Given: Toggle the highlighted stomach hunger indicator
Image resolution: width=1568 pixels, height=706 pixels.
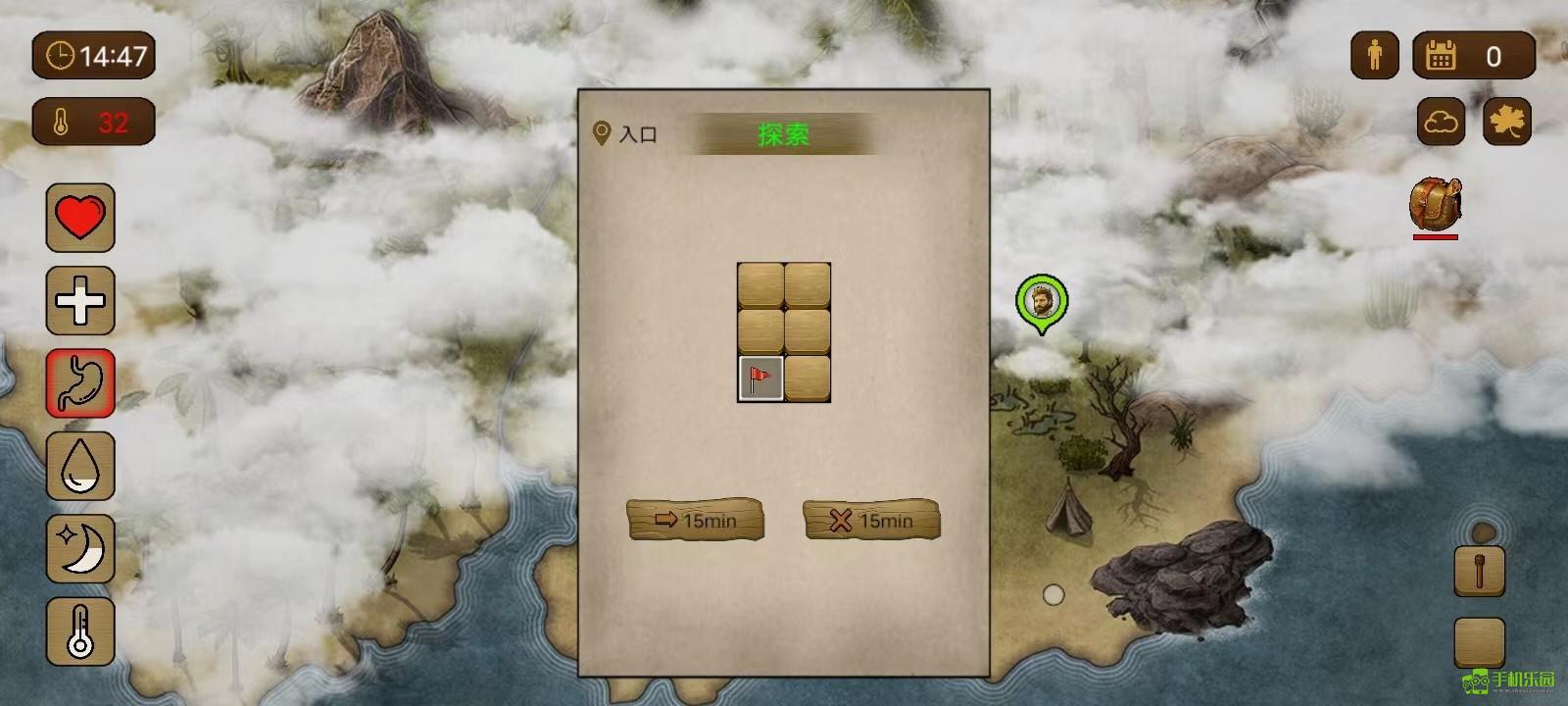Looking at the screenshot, I should coord(80,383).
